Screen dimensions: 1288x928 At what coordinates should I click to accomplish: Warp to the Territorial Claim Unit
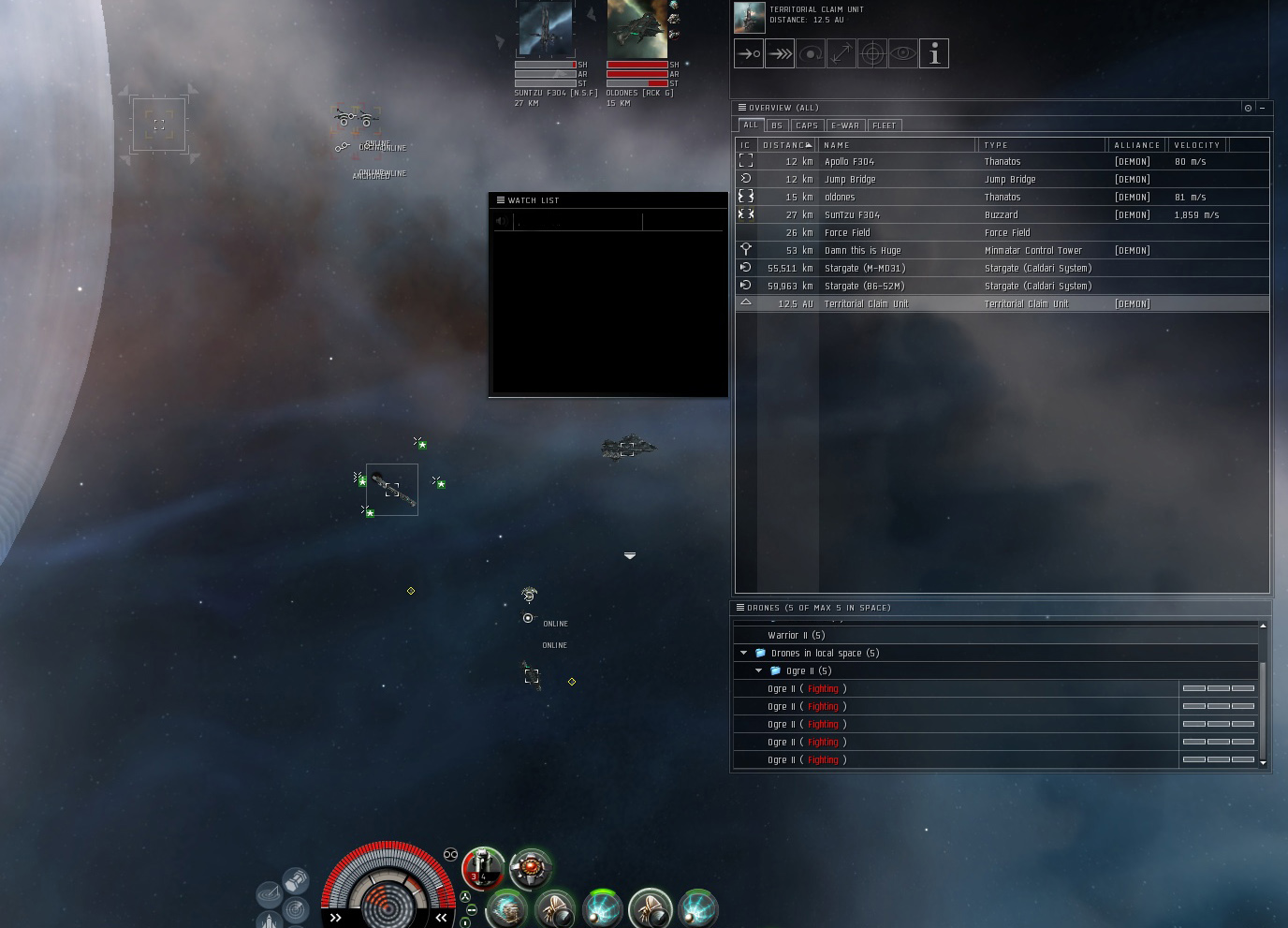point(780,53)
